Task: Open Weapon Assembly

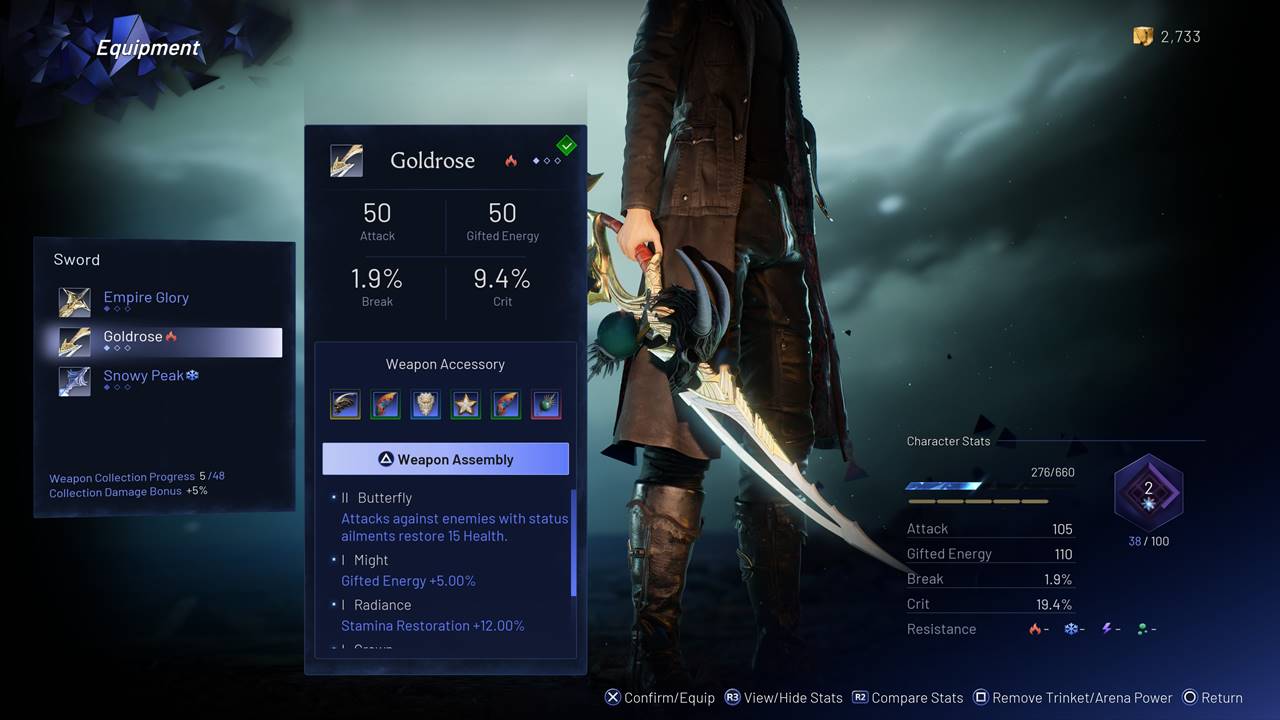Action: pyautogui.click(x=445, y=459)
